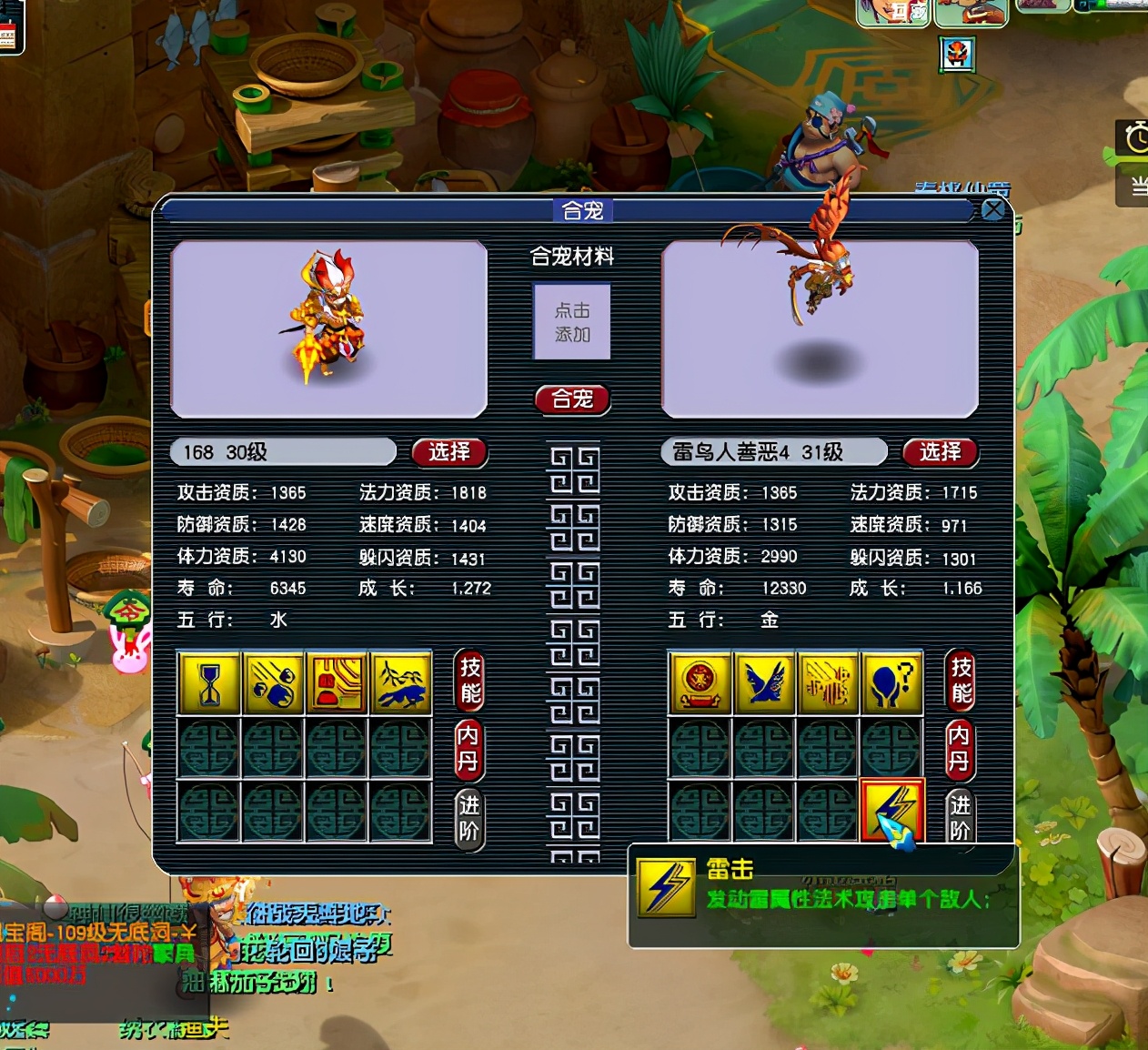Screen dimensions: 1148x1050
Task: Close the 合宠 pet fusion window
Action: tap(993, 210)
